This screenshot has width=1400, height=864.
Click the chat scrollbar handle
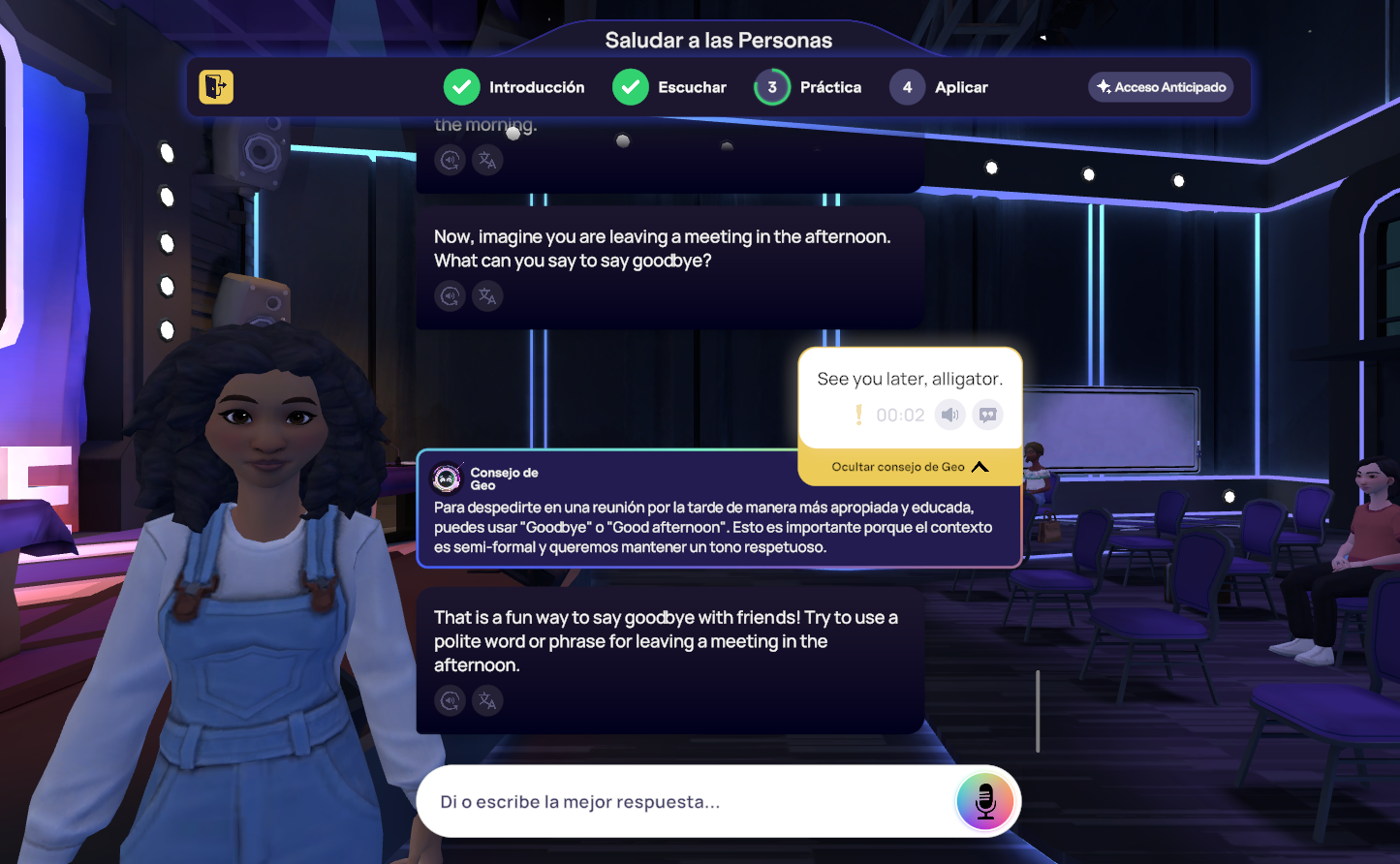[1038, 711]
